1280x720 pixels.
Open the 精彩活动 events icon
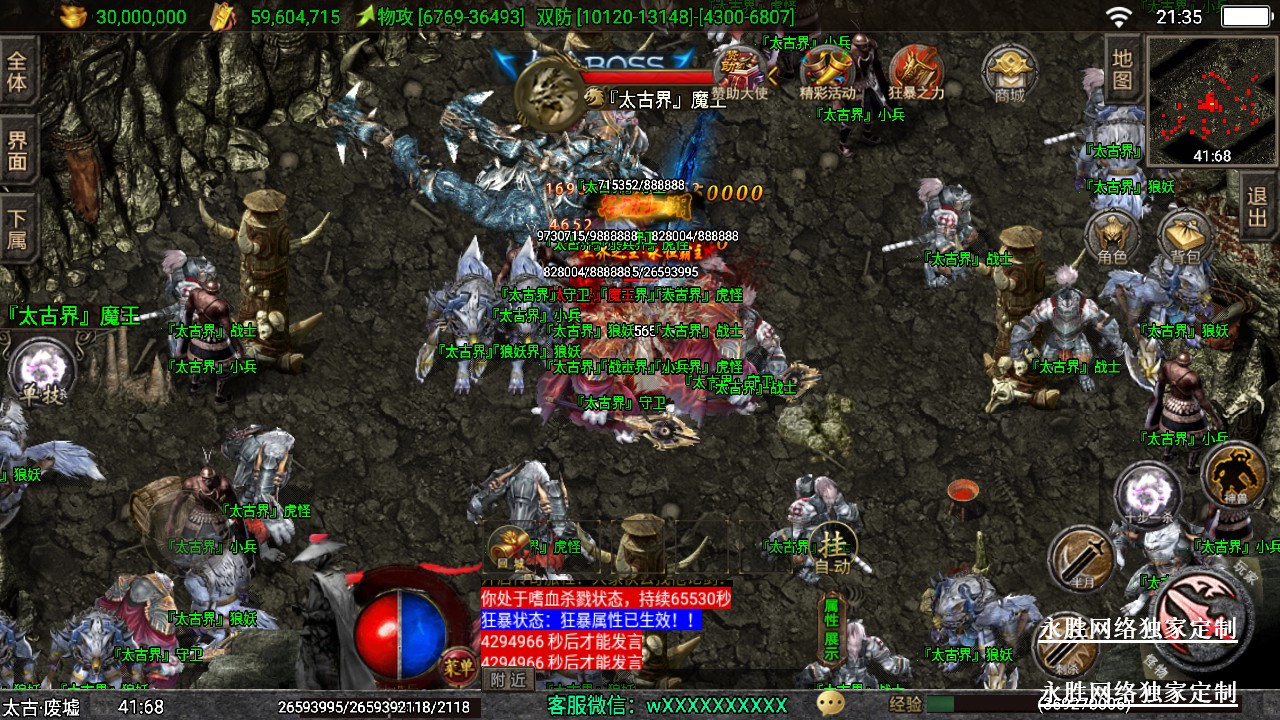pos(827,72)
